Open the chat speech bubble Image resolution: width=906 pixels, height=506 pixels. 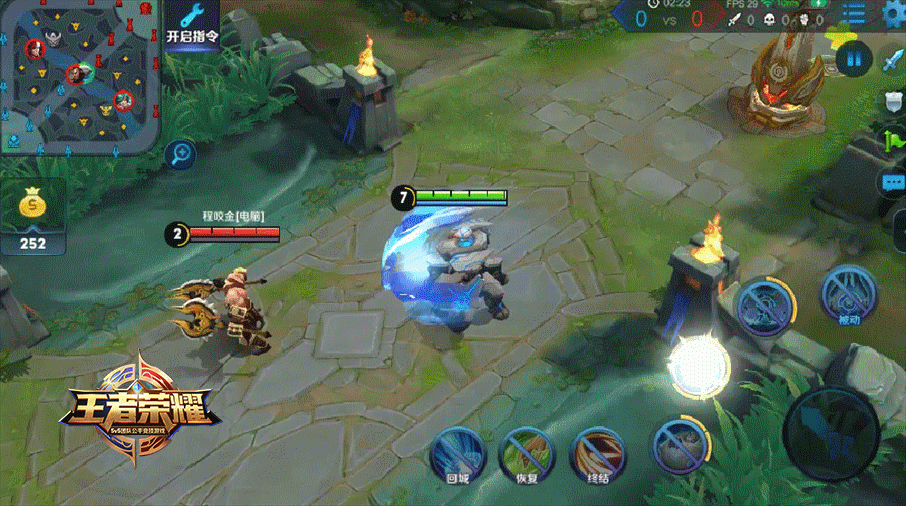[892, 183]
